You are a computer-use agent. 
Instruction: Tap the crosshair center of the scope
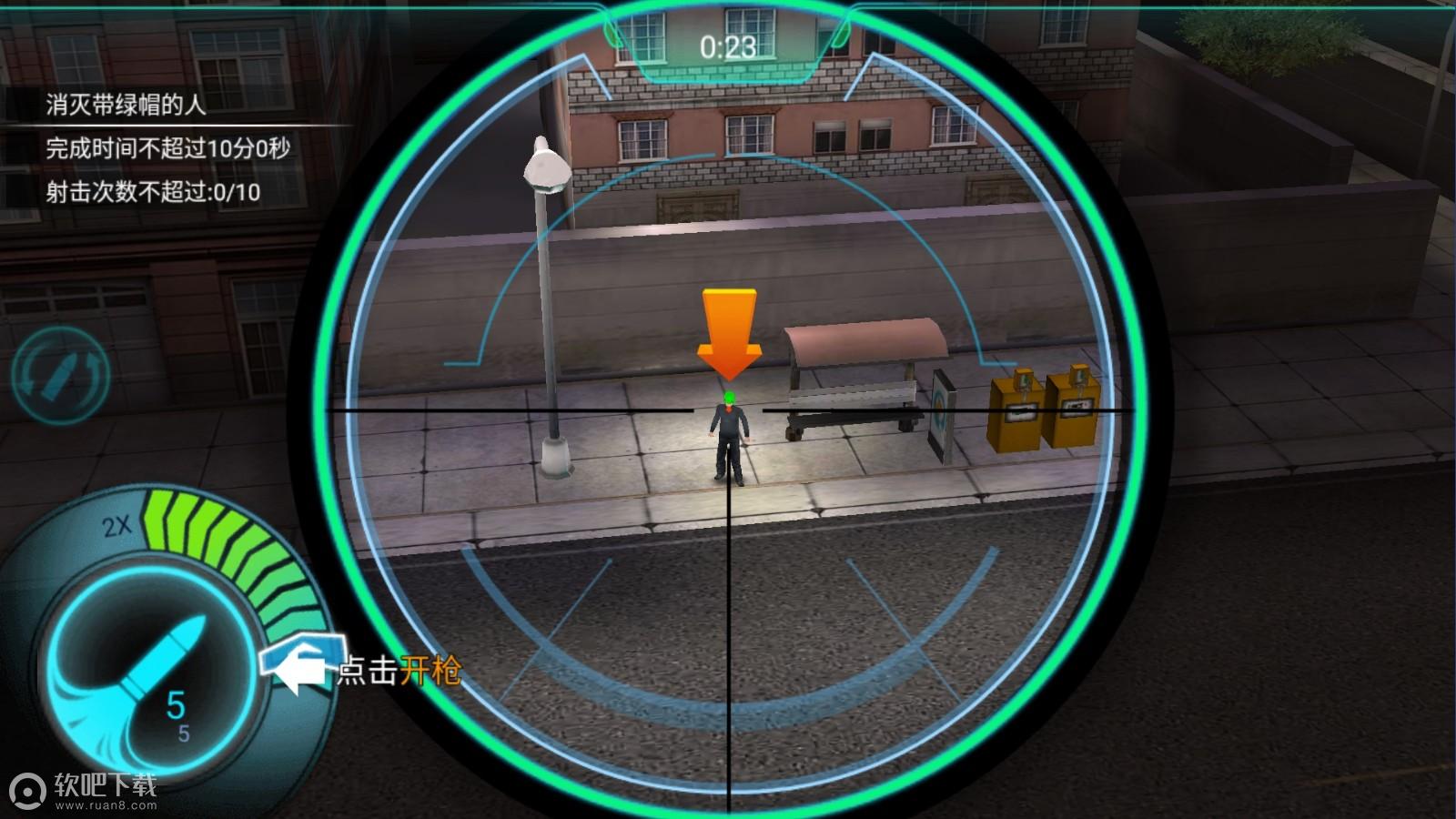(x=728, y=412)
